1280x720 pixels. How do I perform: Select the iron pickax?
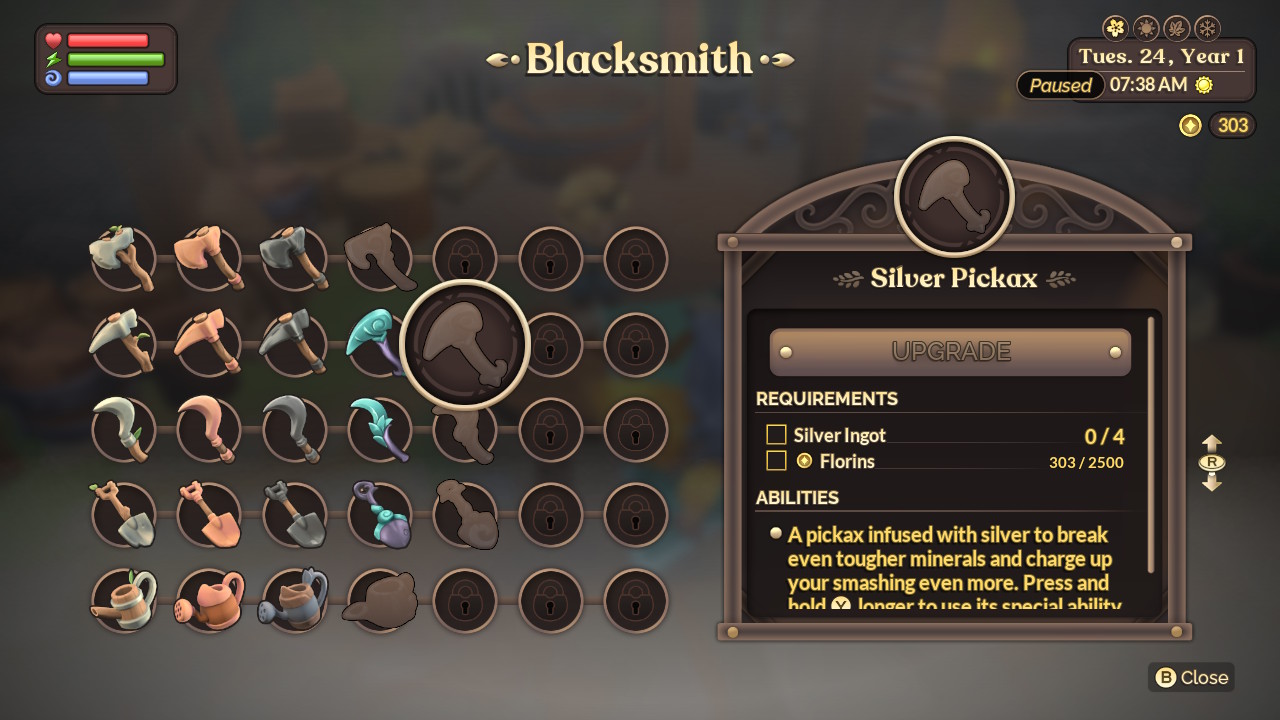[294, 343]
